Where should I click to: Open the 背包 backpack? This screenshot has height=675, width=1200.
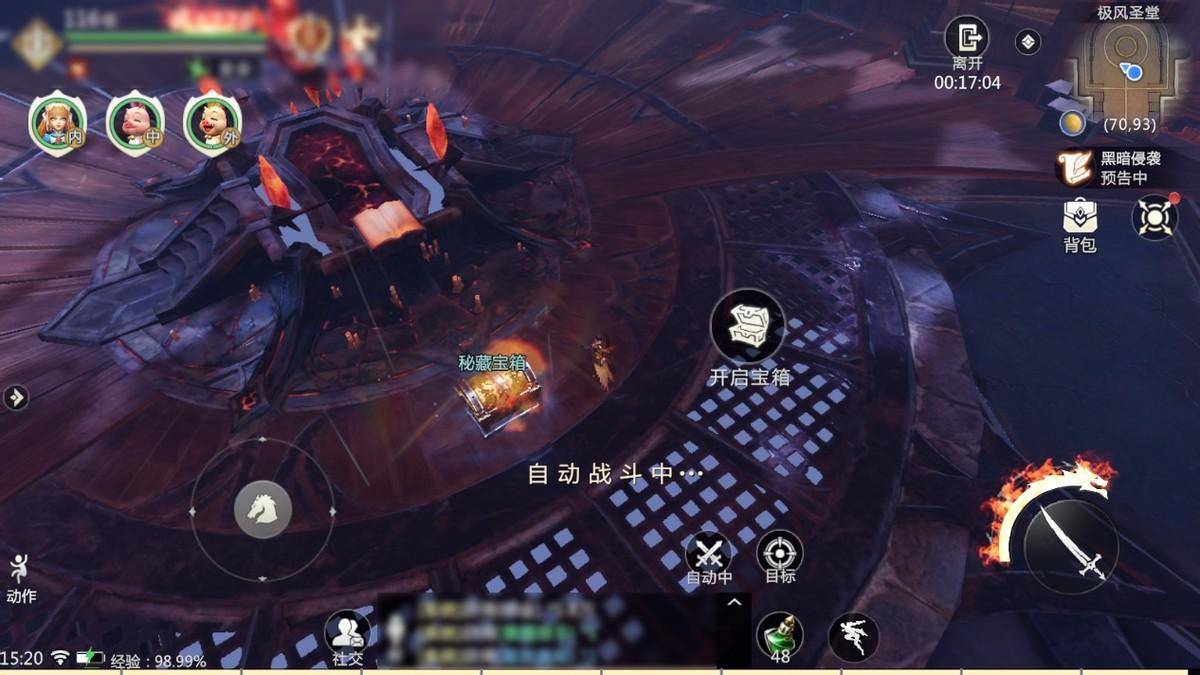[1080, 216]
